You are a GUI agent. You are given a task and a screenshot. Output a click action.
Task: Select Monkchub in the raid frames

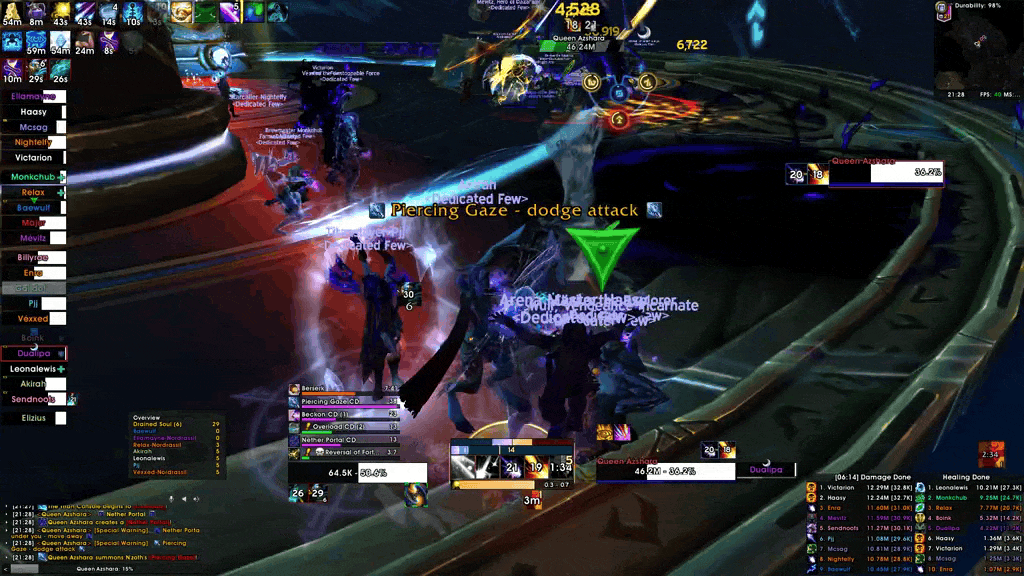[34, 177]
